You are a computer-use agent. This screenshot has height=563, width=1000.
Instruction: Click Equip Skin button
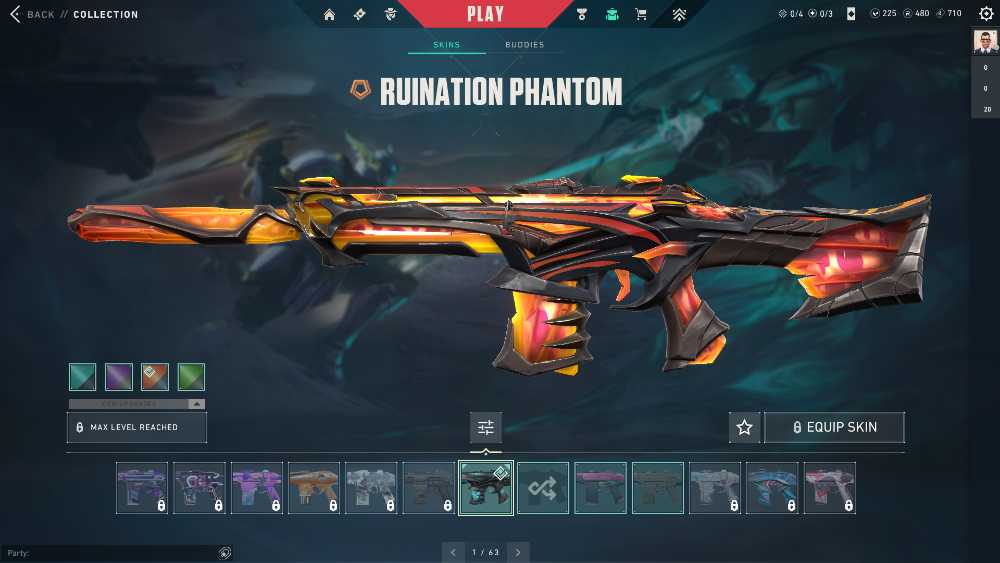coord(834,427)
